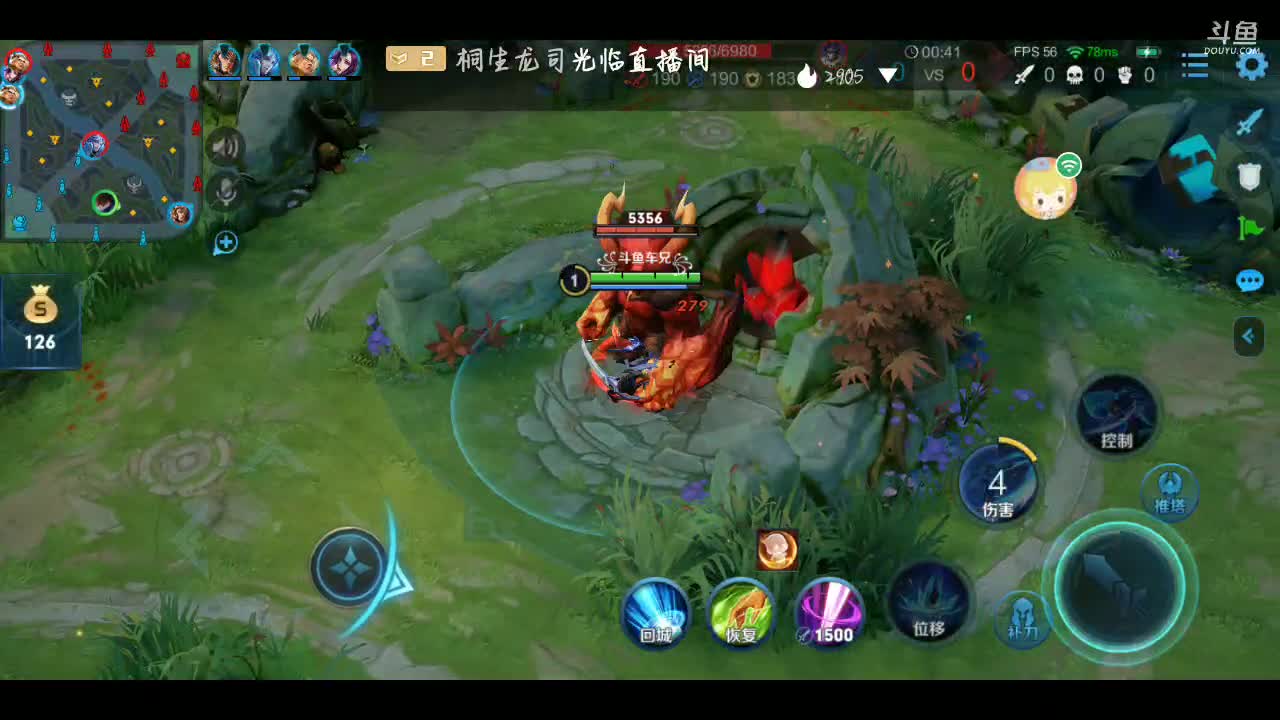The width and height of the screenshot is (1280, 720).
Task: Activate the purple 1500 summoner spell
Action: [x=829, y=612]
